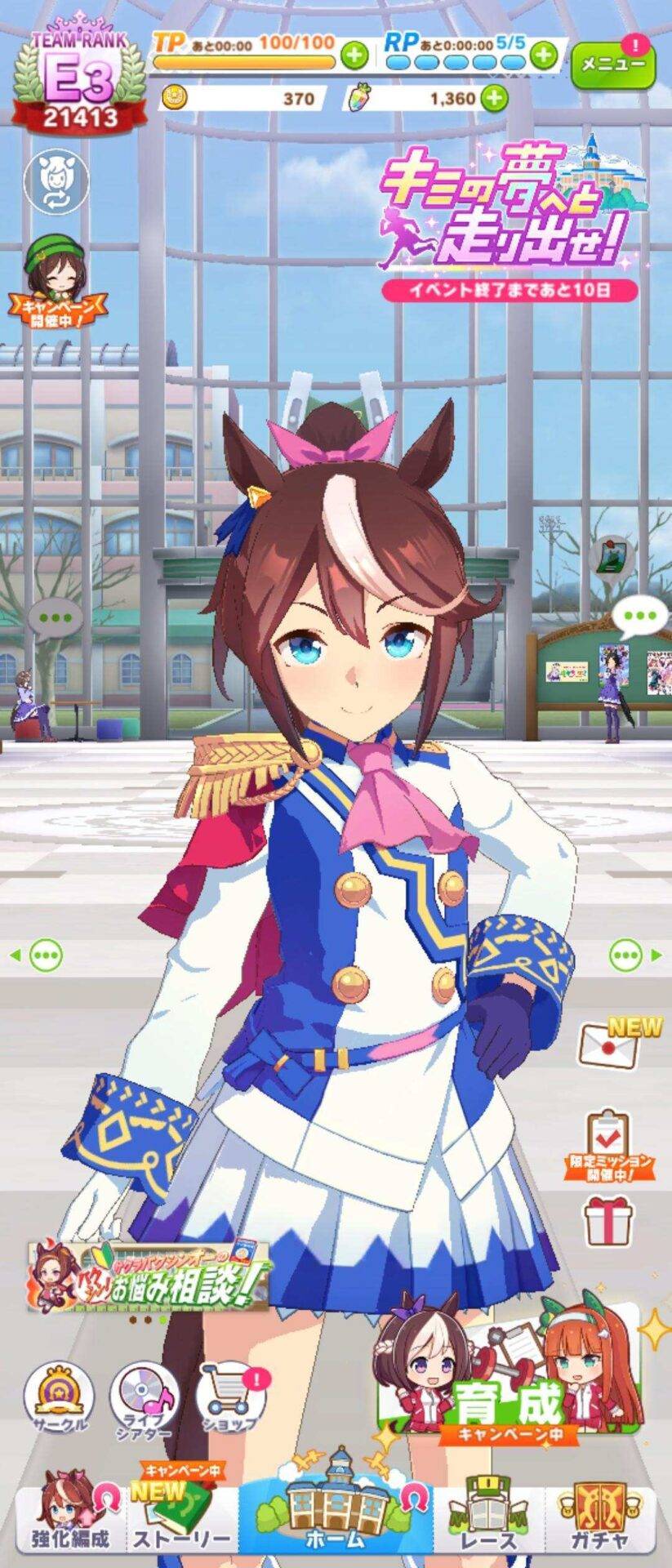672x1568 pixels.
Task: Open the red gift box presents
Action: (608, 1220)
